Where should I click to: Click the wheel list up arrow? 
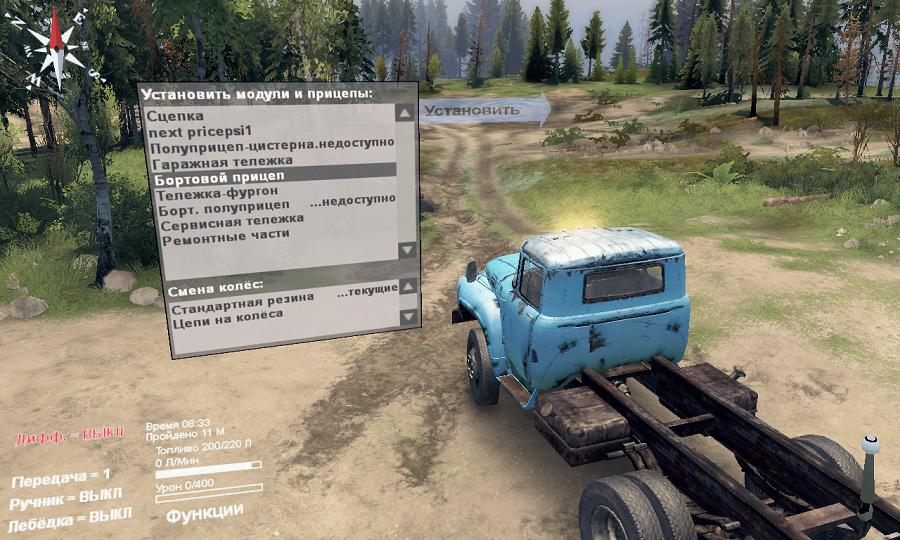click(407, 288)
